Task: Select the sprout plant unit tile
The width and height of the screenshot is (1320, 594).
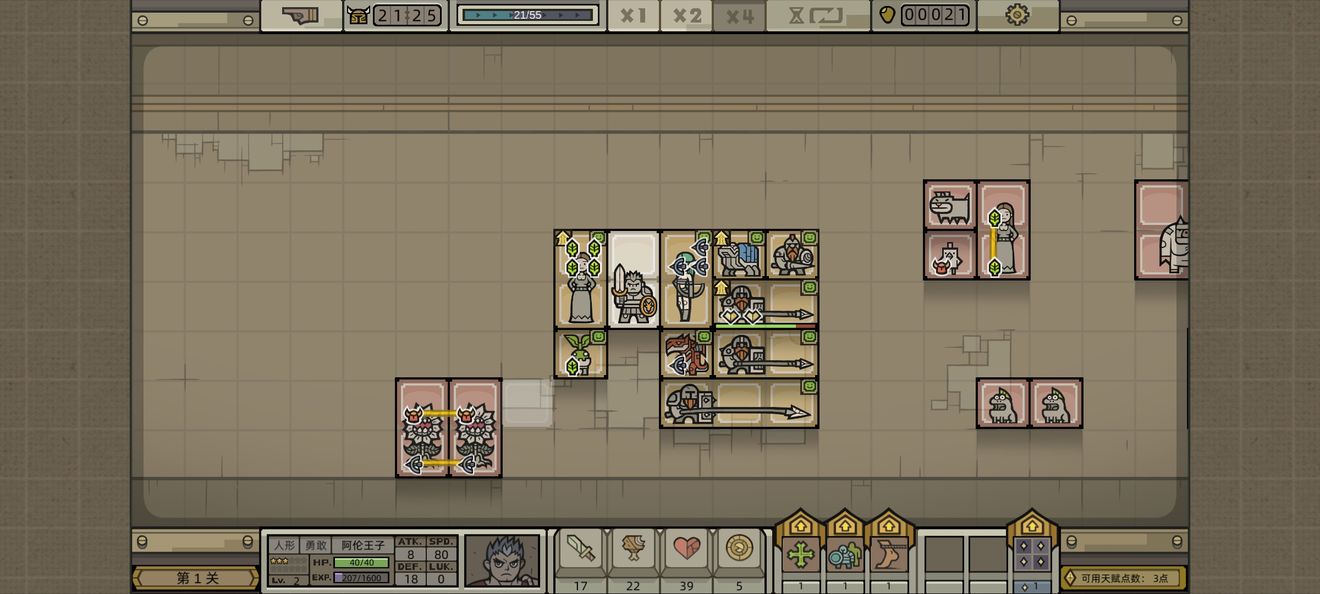Action: coord(580,354)
